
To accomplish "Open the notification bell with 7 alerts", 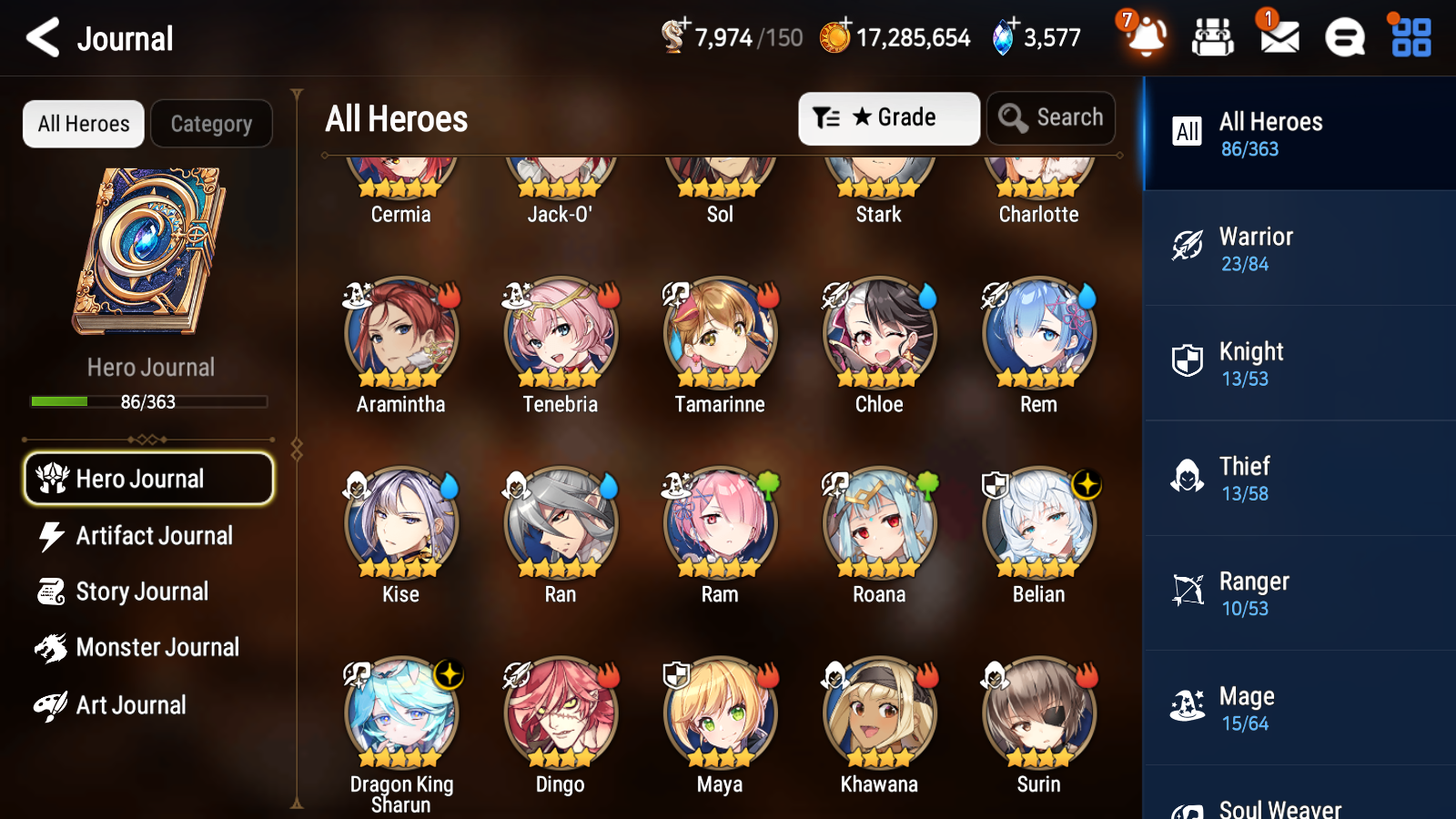I will coord(1146,37).
